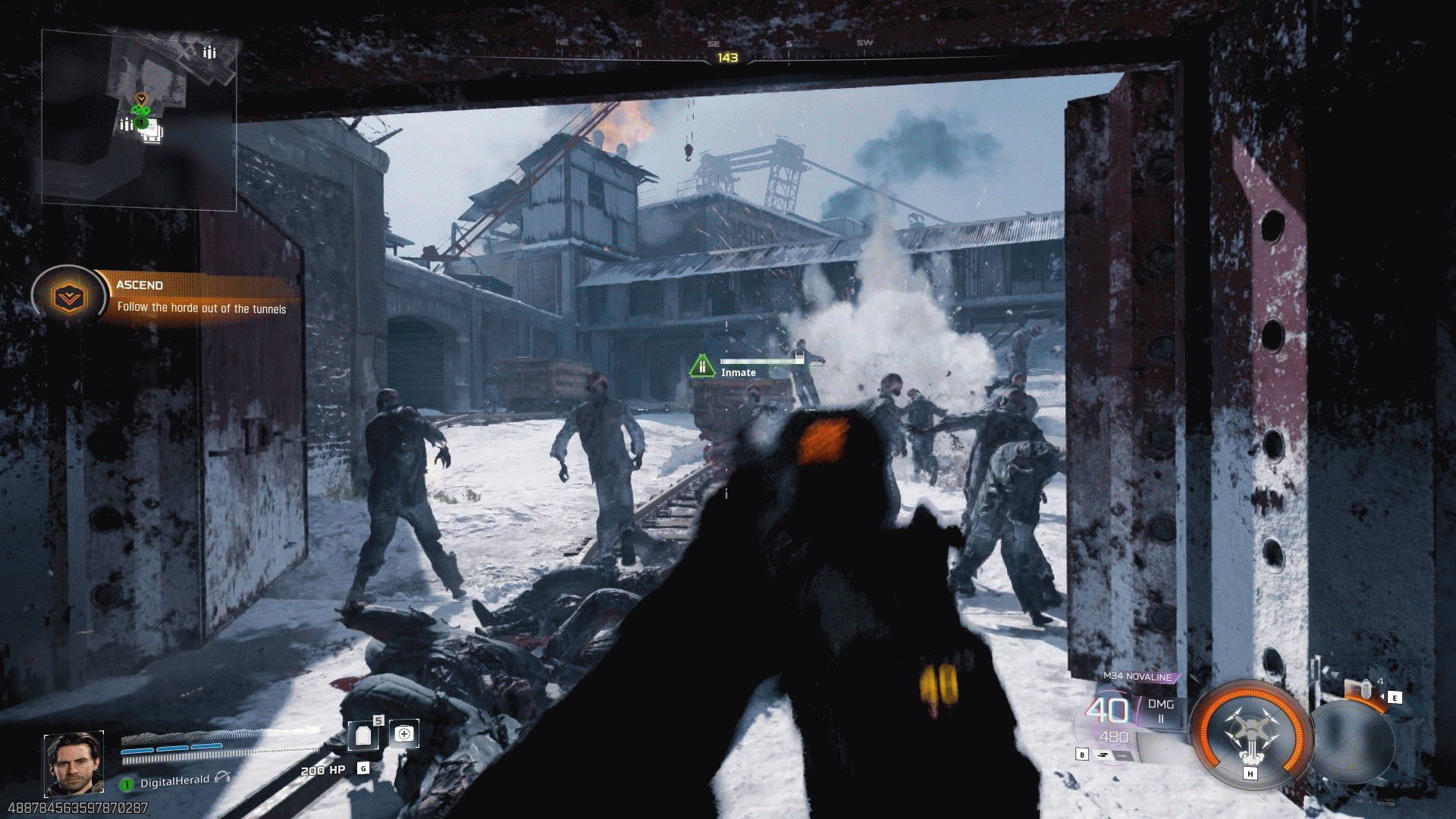Click the first aid medkit icon
The image size is (1456, 819).
click(405, 733)
